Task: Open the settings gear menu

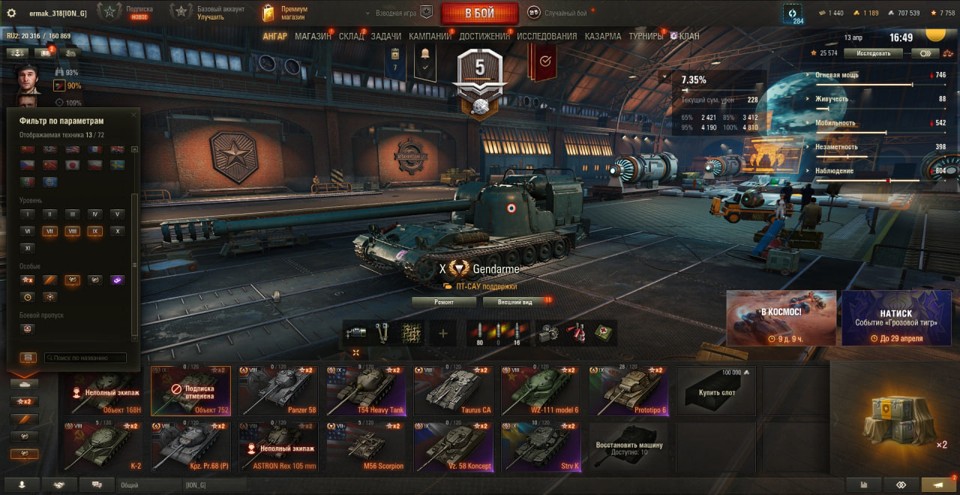Action: coord(12,13)
